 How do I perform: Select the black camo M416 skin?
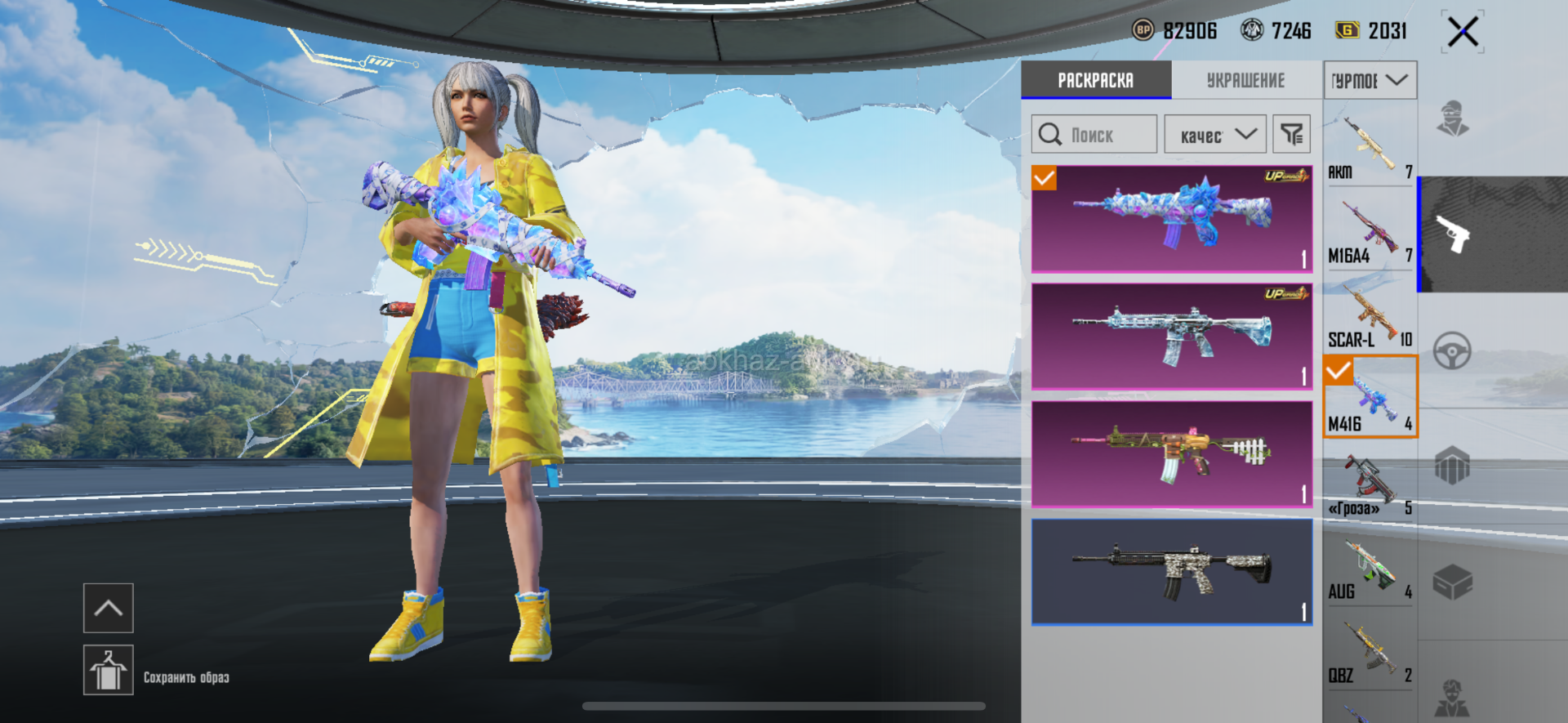(x=1171, y=572)
